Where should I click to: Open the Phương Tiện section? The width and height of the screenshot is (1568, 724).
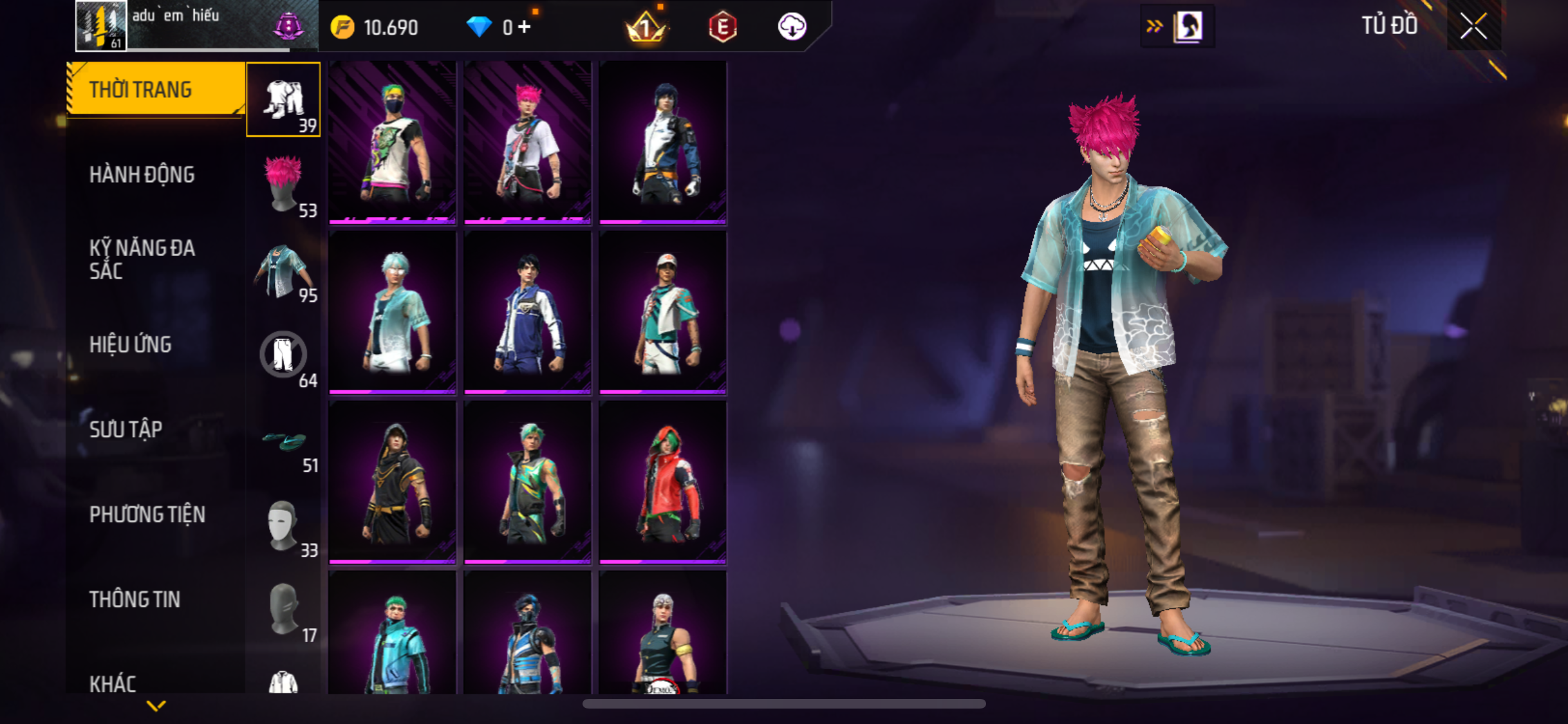[147, 514]
